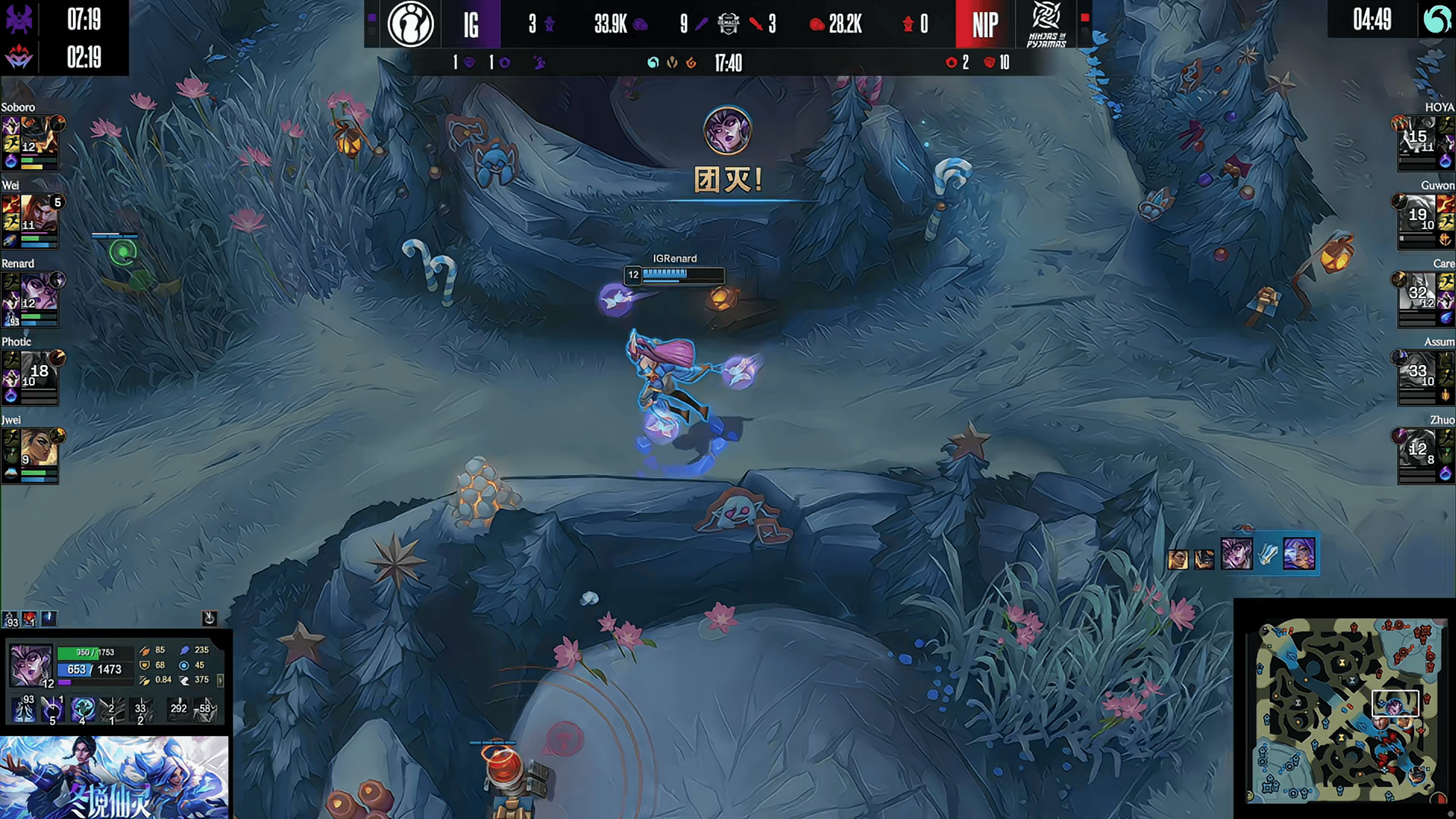Expand the champion stats panel arrow

[220, 680]
